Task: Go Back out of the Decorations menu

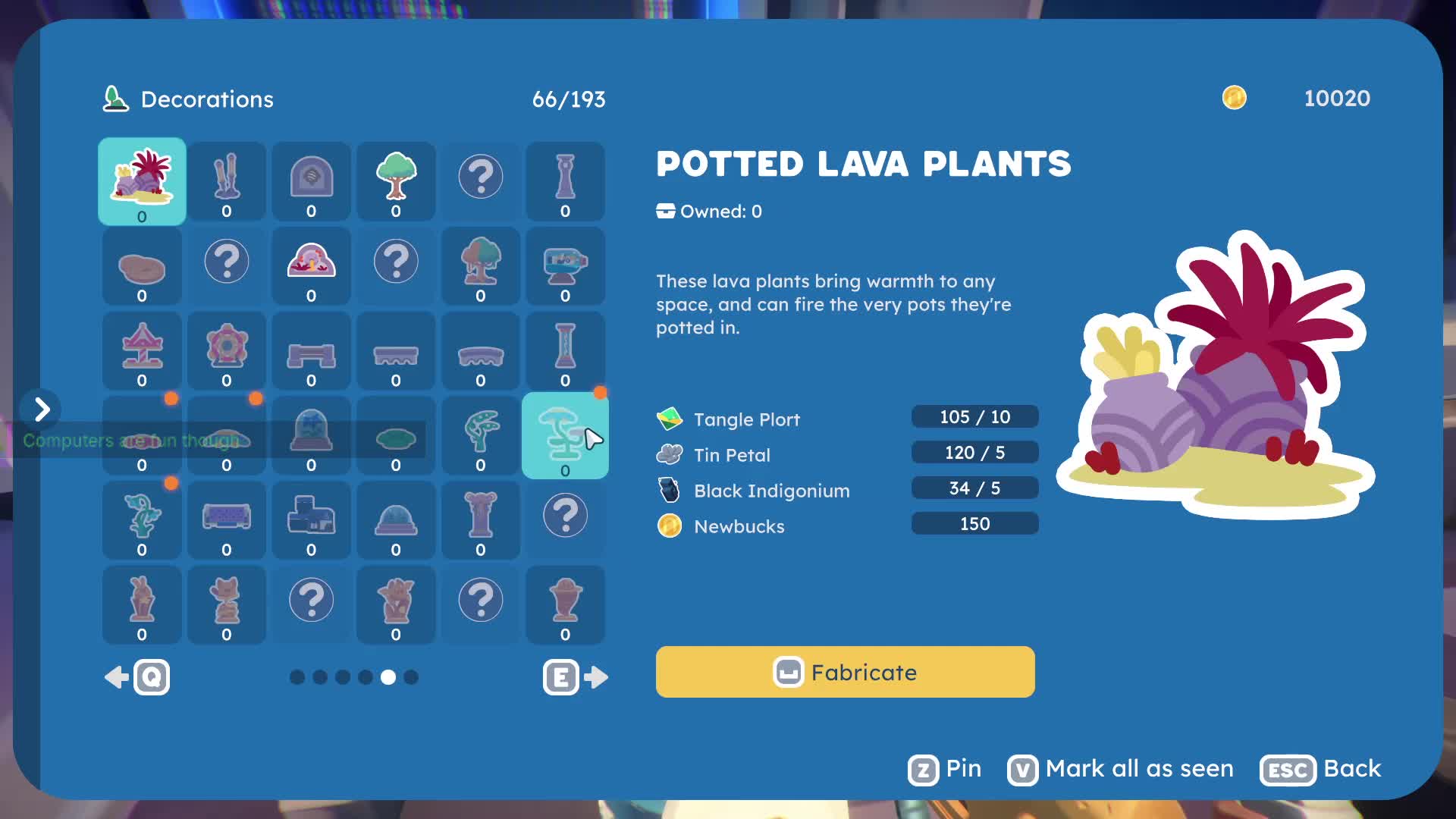Action: point(1320,769)
